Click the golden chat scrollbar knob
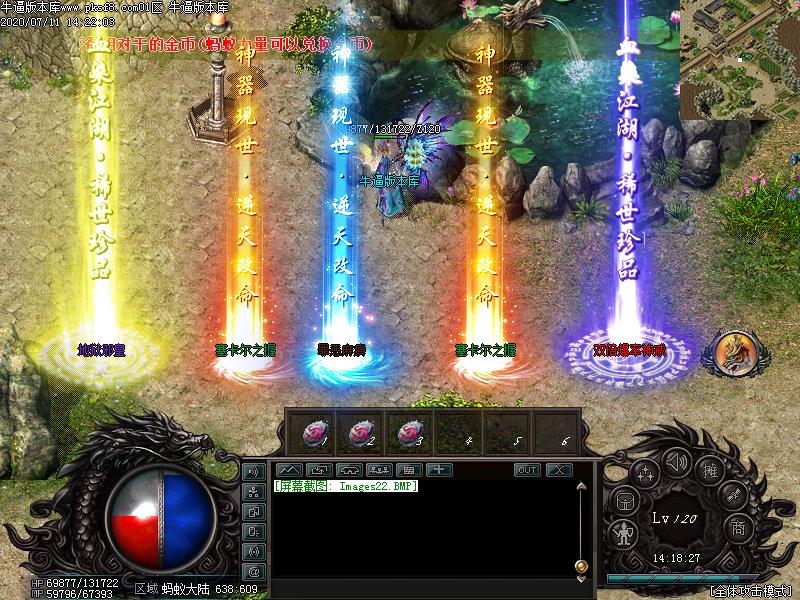 coord(581,567)
